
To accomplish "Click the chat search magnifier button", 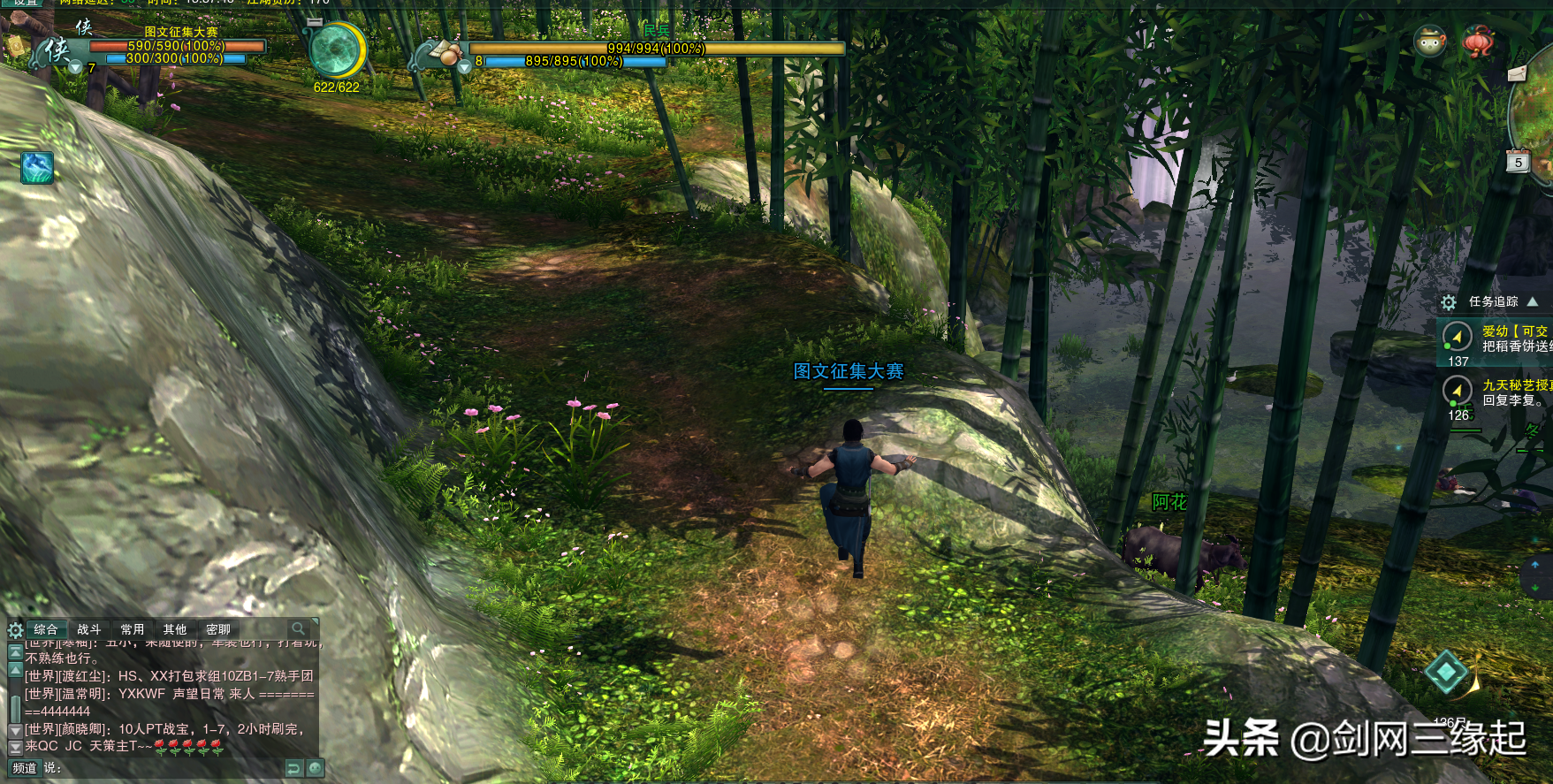I will click(x=299, y=628).
